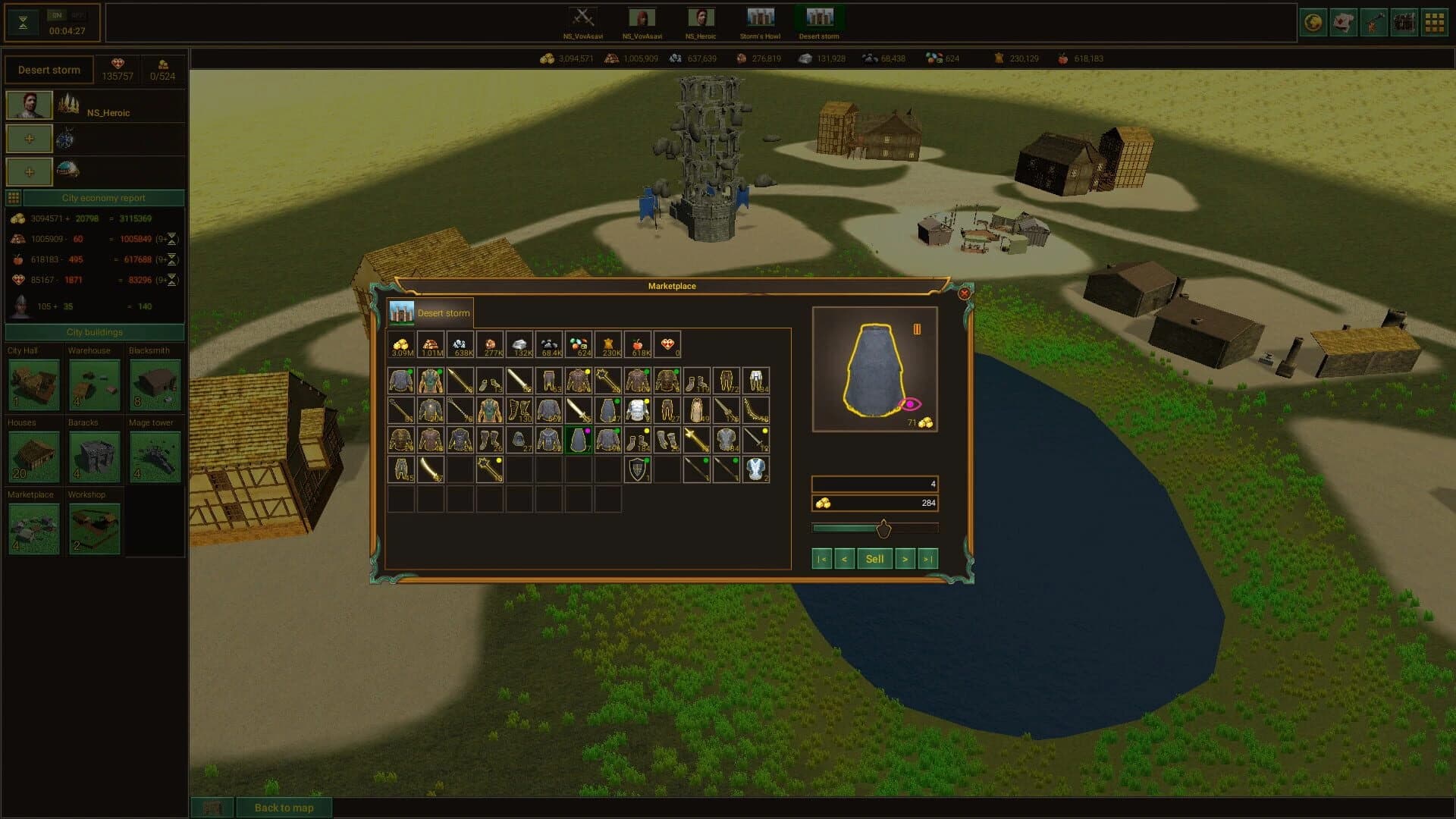Click the second plus hero slot button
The height and width of the screenshot is (819, 1456).
point(28,171)
